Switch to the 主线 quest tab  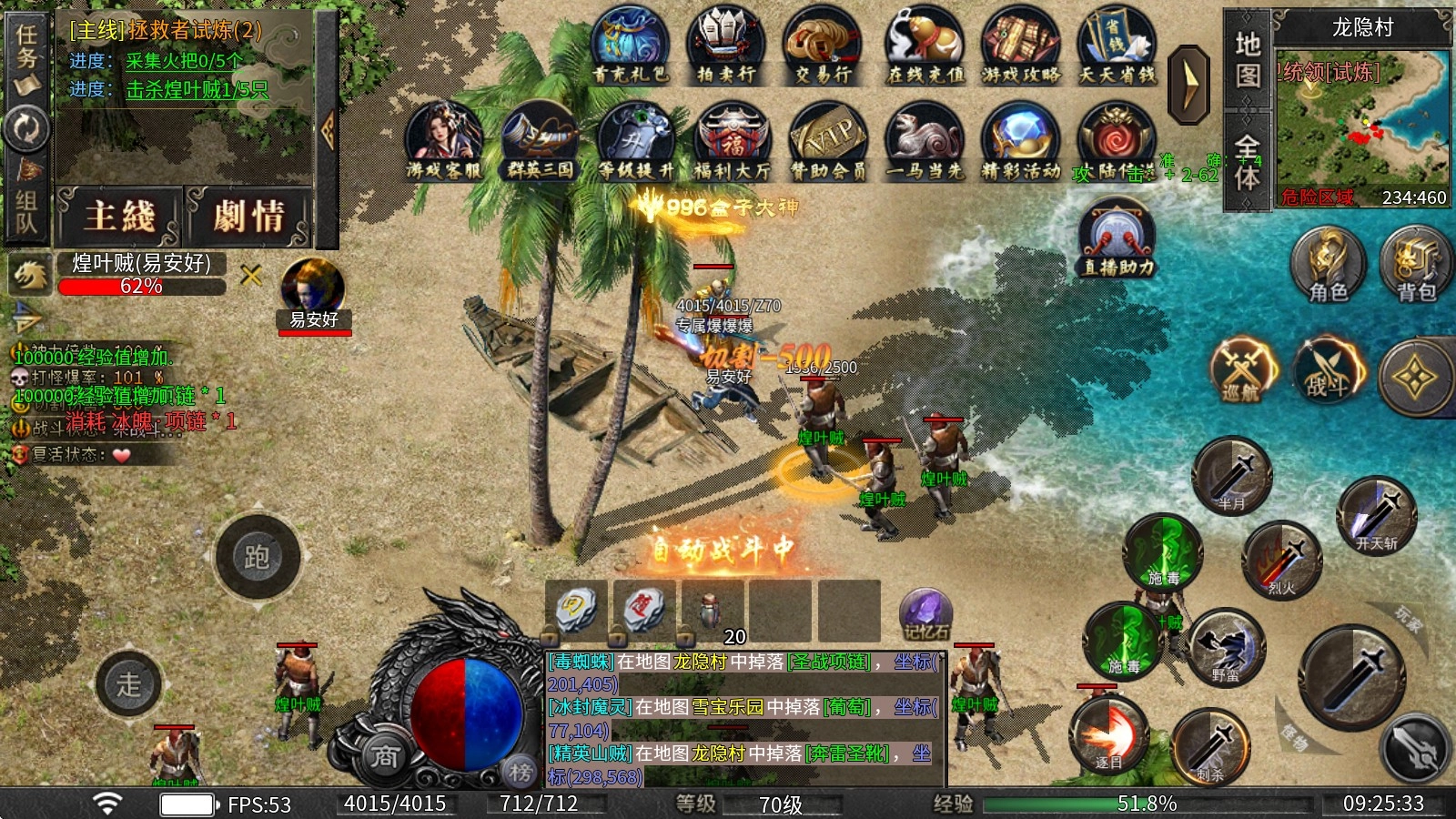point(120,217)
